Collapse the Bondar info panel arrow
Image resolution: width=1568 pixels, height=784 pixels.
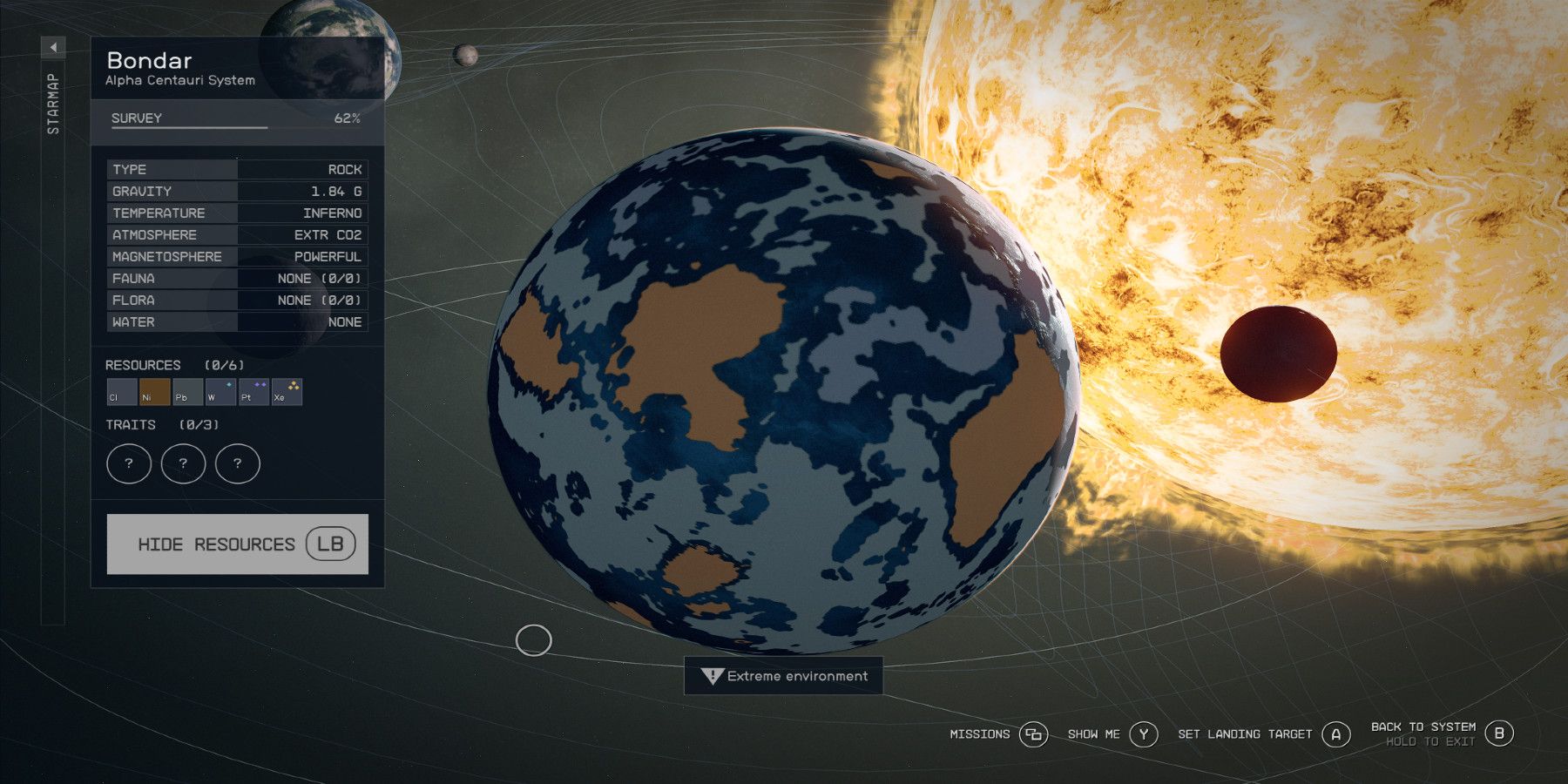[x=55, y=46]
